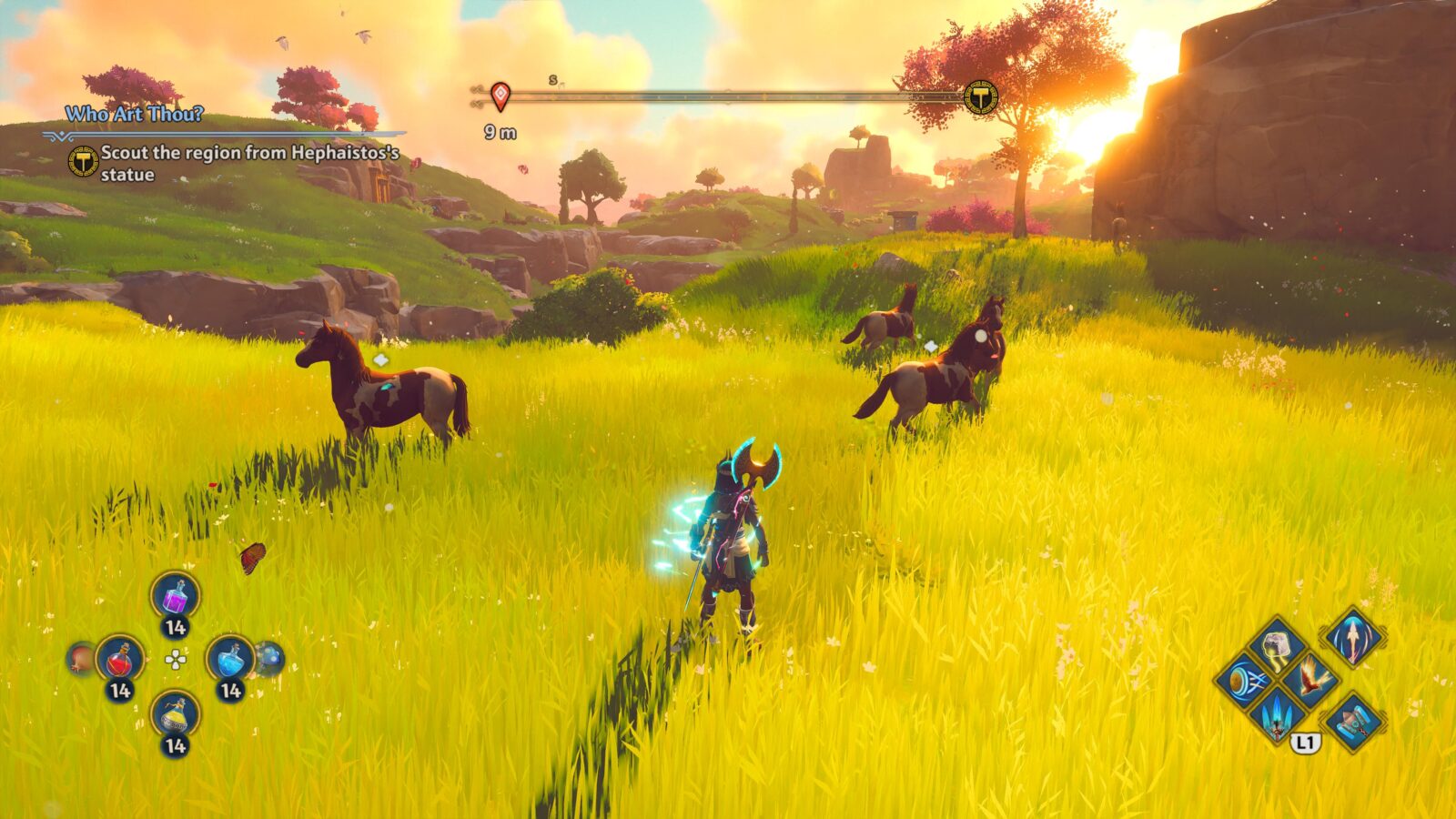1456x819 pixels.
Task: Click the Phosphor bird ability icon
Action: tap(1311, 680)
